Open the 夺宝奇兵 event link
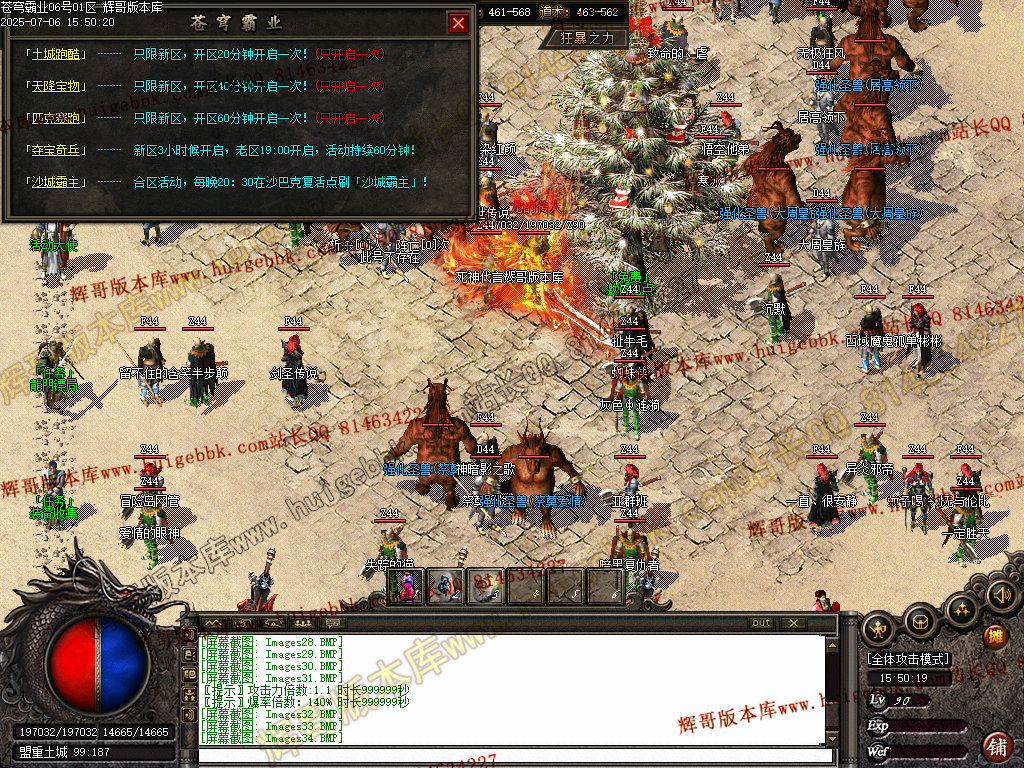 point(57,150)
